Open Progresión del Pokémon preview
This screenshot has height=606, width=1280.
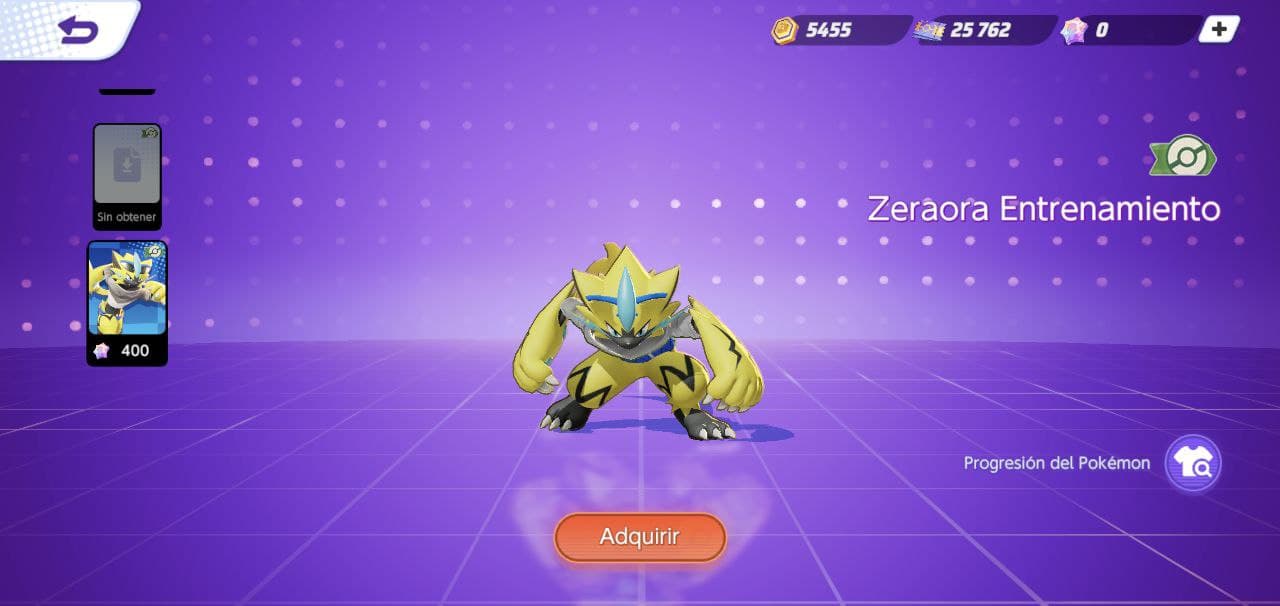tap(1193, 463)
